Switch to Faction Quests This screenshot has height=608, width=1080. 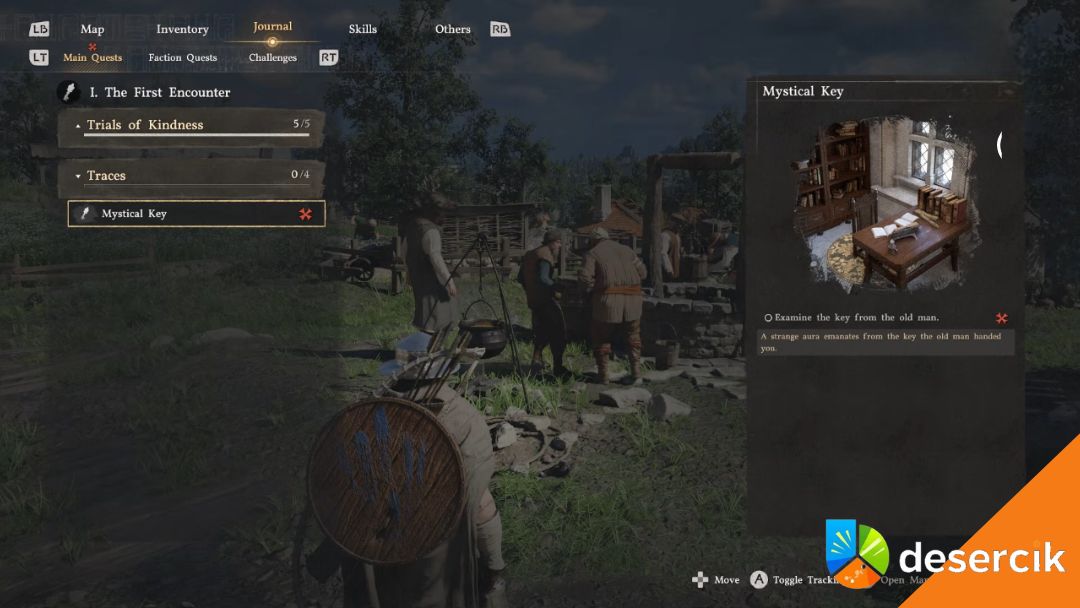click(183, 57)
